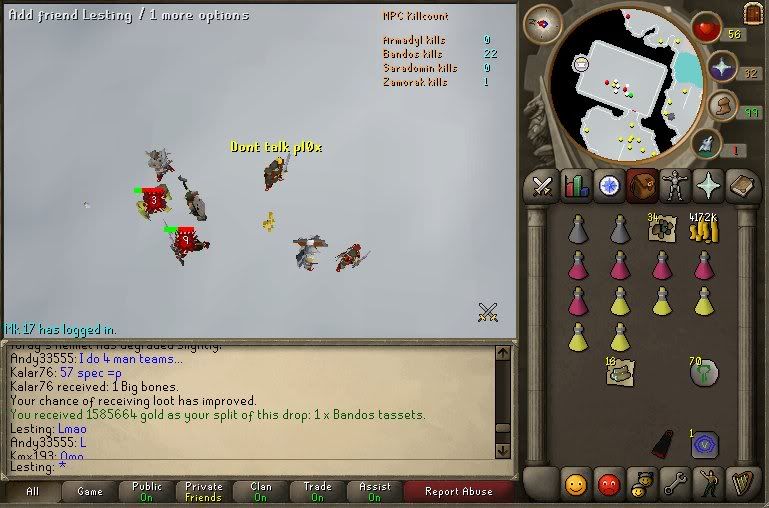Screen dimensions: 769x508
Task: Open the options wrench tab
Action: click(675, 485)
